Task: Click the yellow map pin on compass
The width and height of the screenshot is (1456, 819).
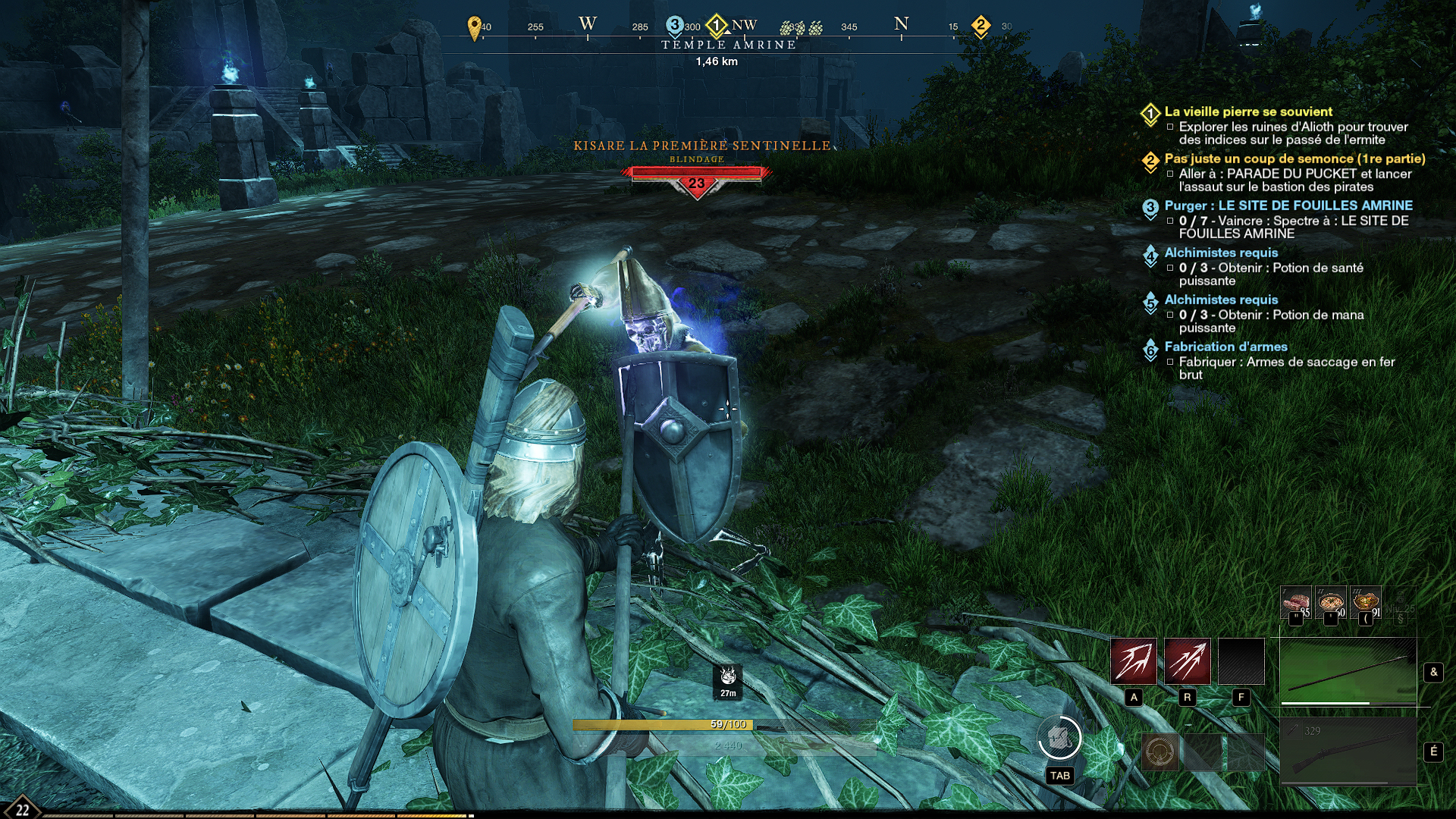Action: click(475, 27)
